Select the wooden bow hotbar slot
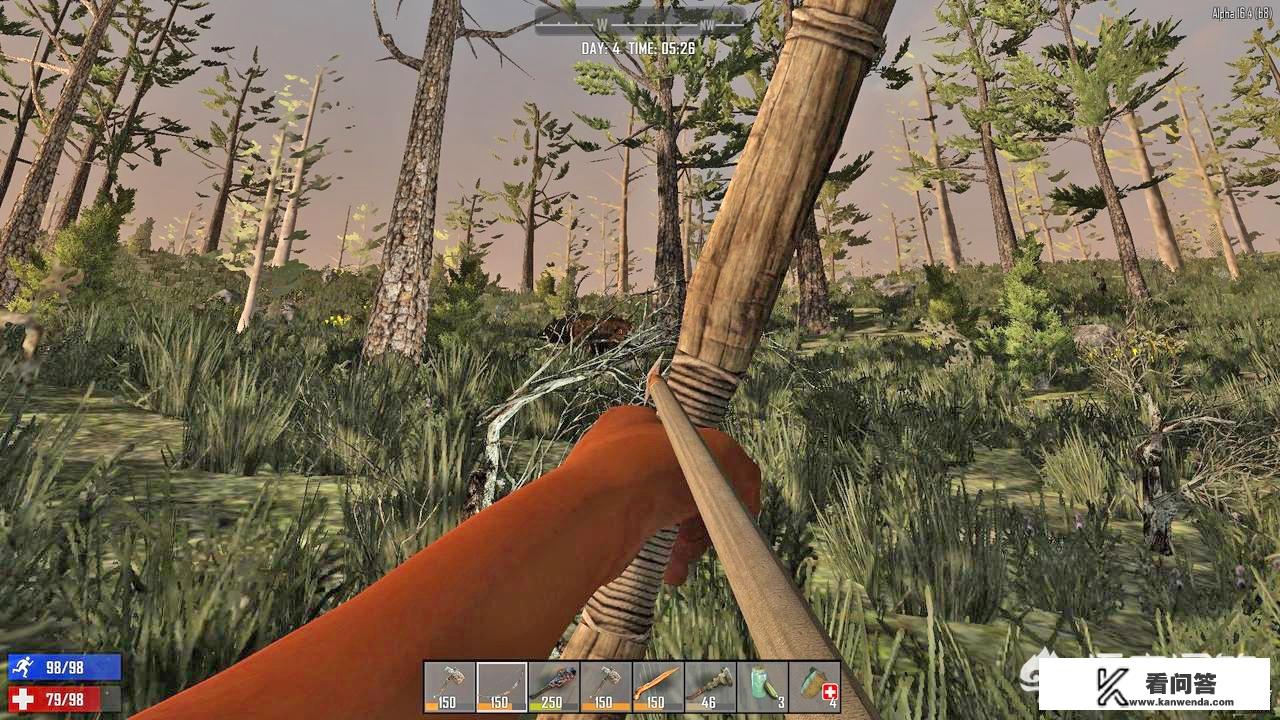 (x=502, y=686)
